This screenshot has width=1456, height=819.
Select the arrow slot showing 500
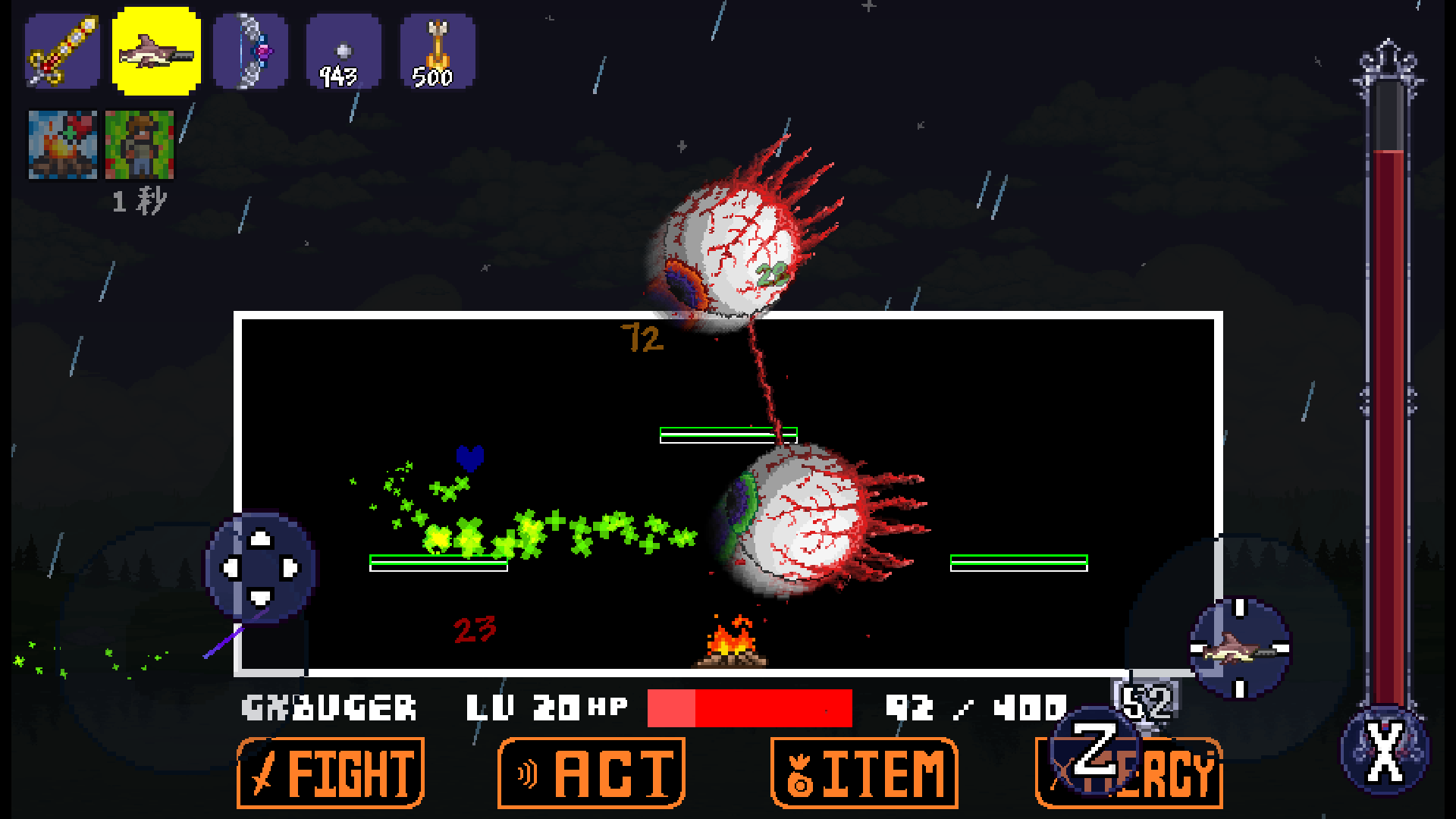(x=438, y=52)
